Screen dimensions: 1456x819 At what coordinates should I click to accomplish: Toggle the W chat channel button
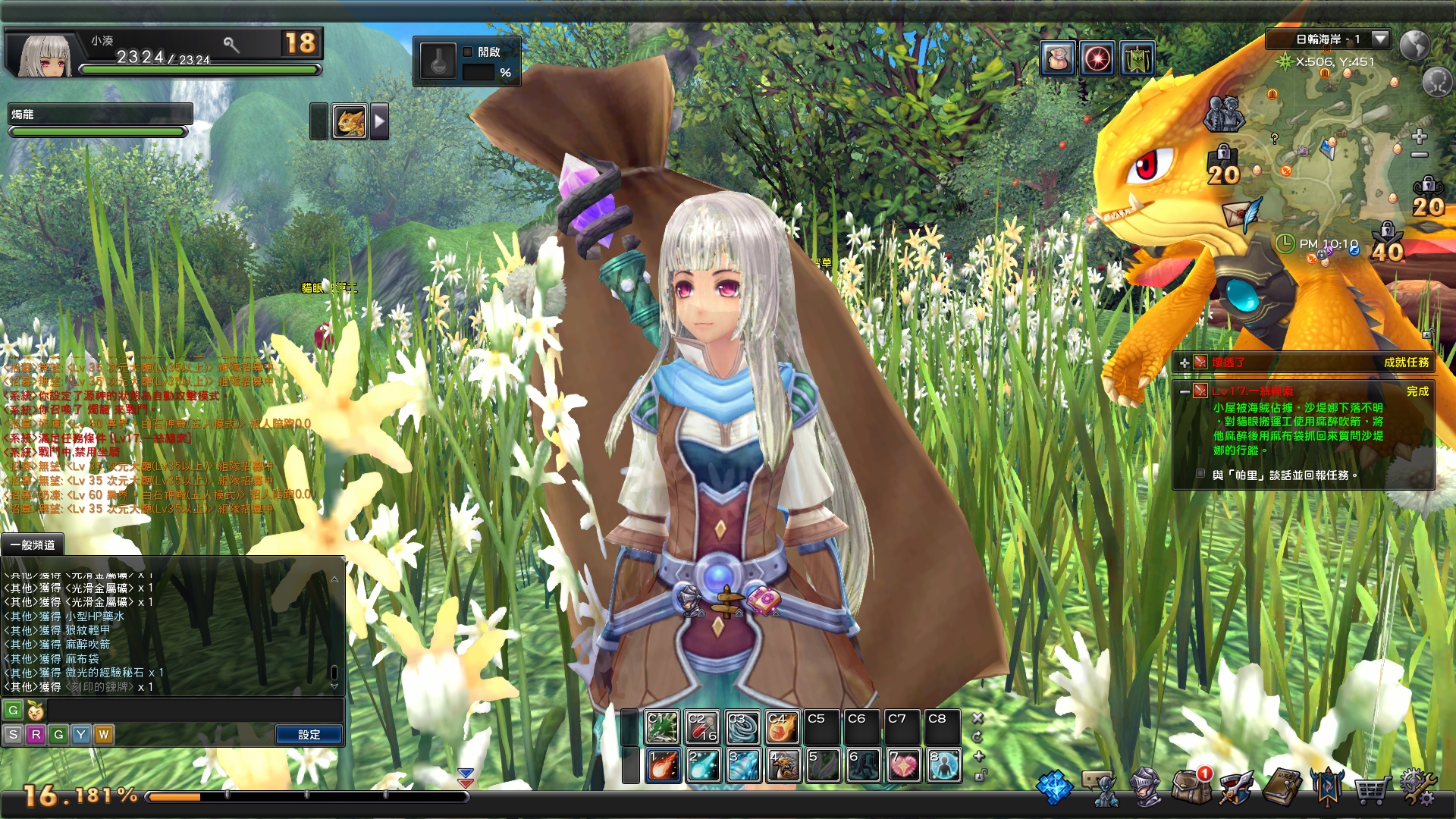[103, 734]
